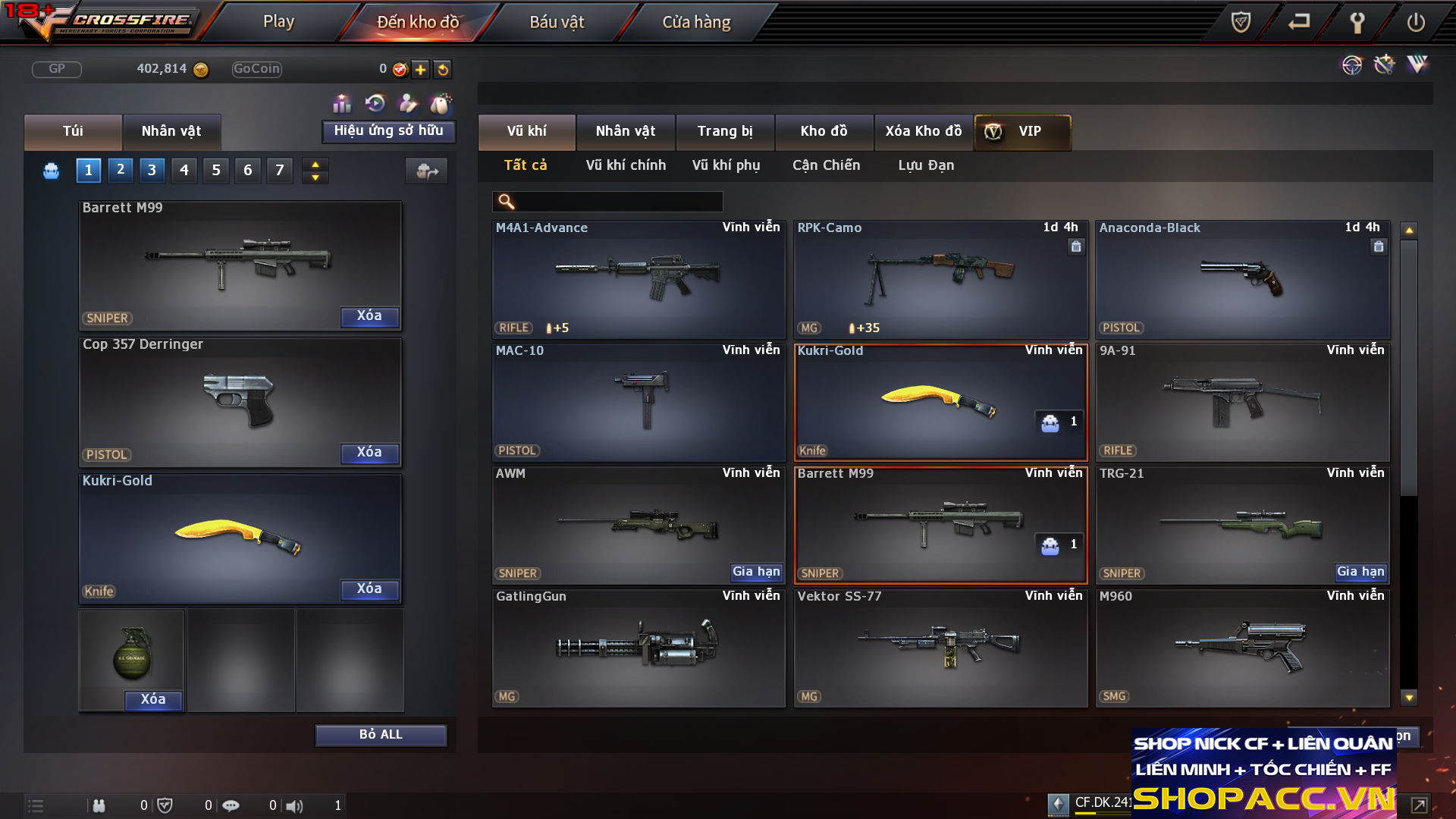The width and height of the screenshot is (1456, 819).
Task: Open the Play menu
Action: pos(278,22)
